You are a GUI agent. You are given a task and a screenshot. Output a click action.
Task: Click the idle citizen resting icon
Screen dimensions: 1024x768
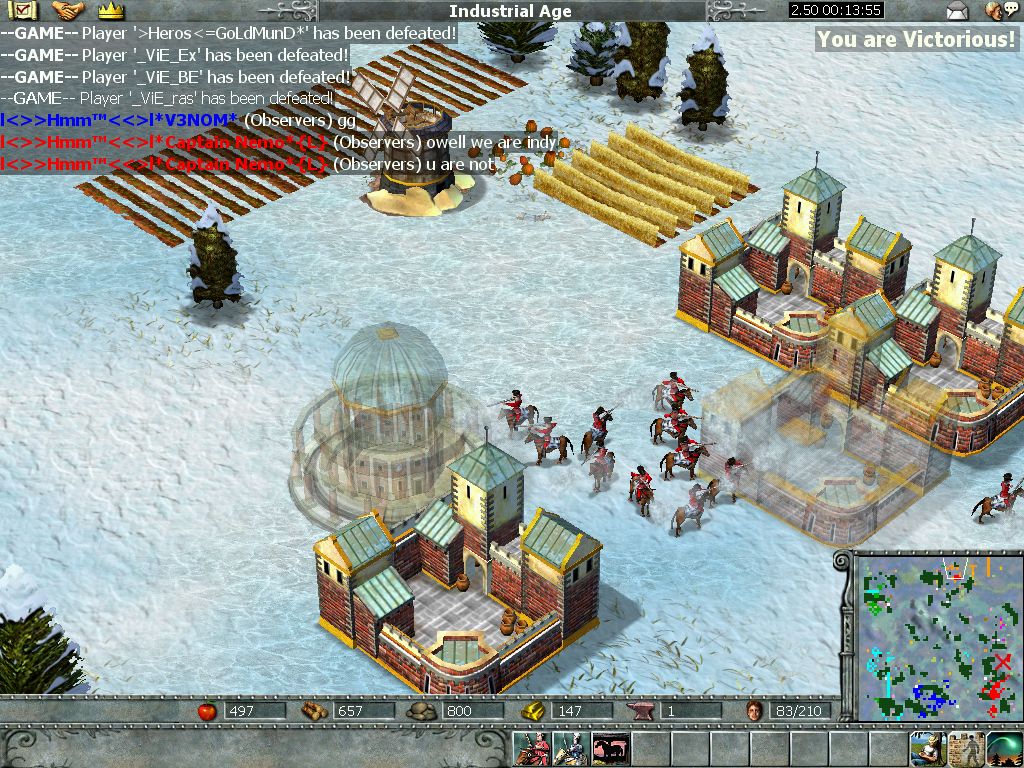coord(927,749)
